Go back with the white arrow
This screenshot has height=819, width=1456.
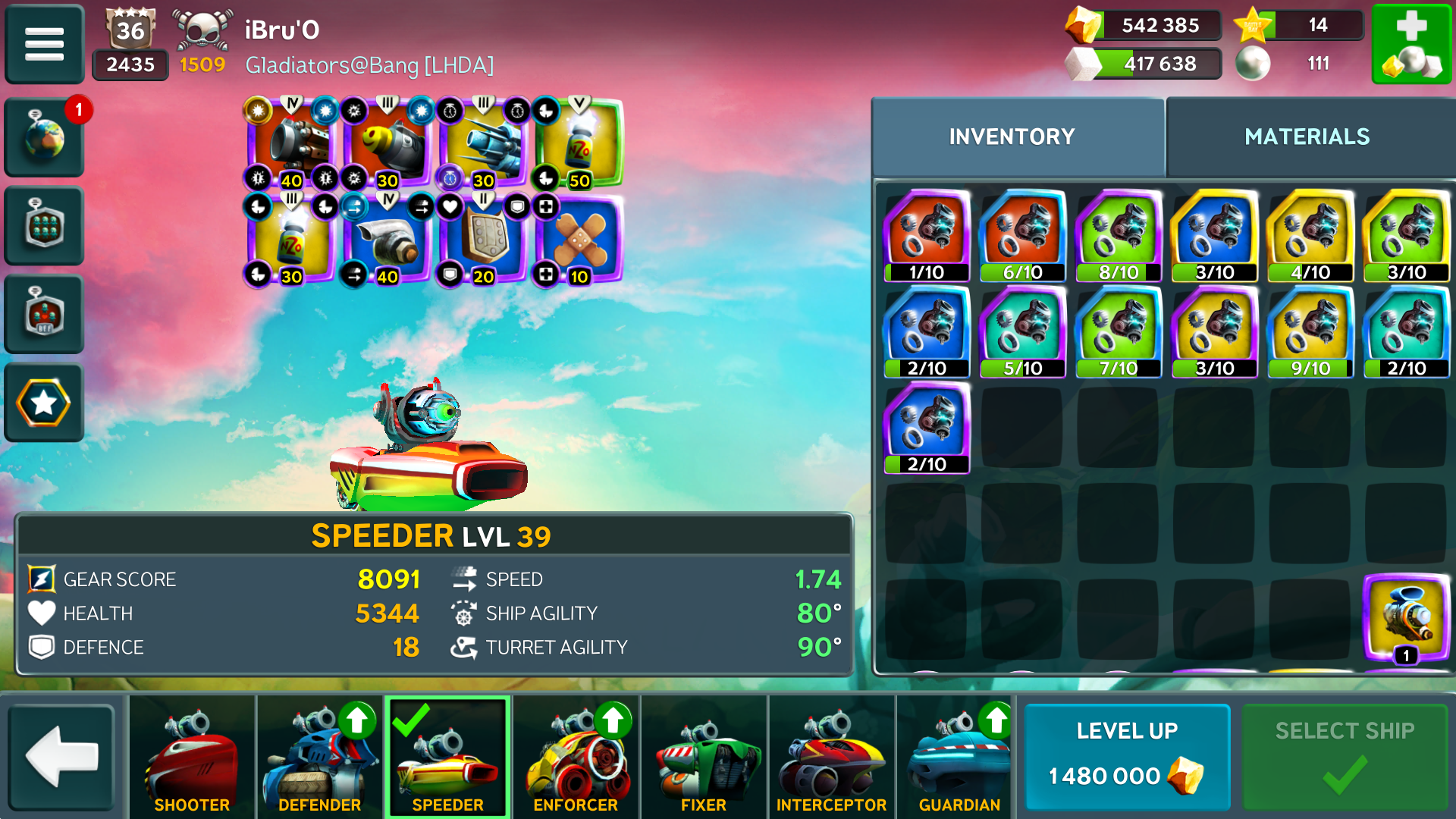click(x=62, y=757)
